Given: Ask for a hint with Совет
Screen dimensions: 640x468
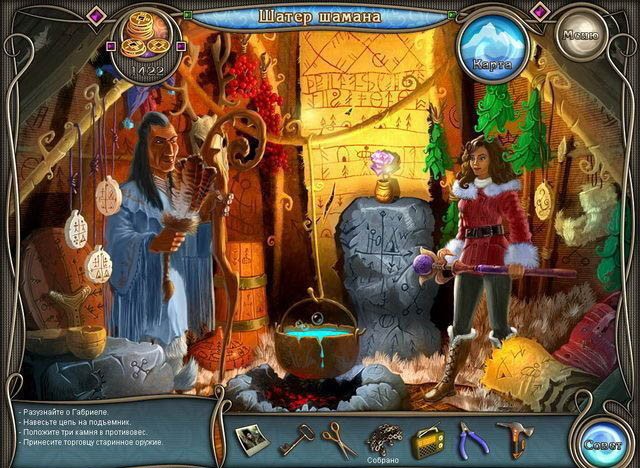Looking at the screenshot, I should coord(607,440).
